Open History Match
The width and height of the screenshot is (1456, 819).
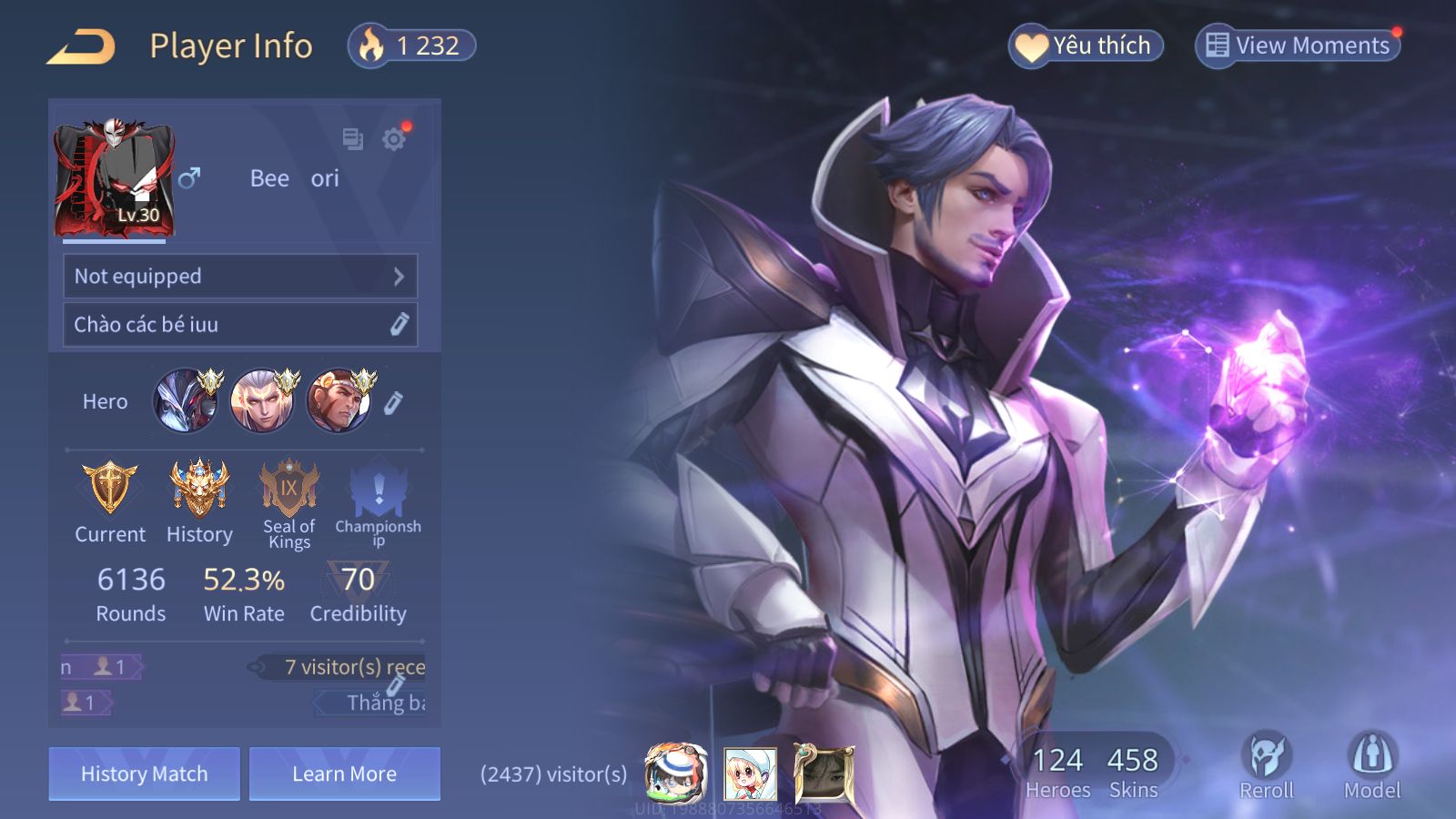(x=145, y=773)
